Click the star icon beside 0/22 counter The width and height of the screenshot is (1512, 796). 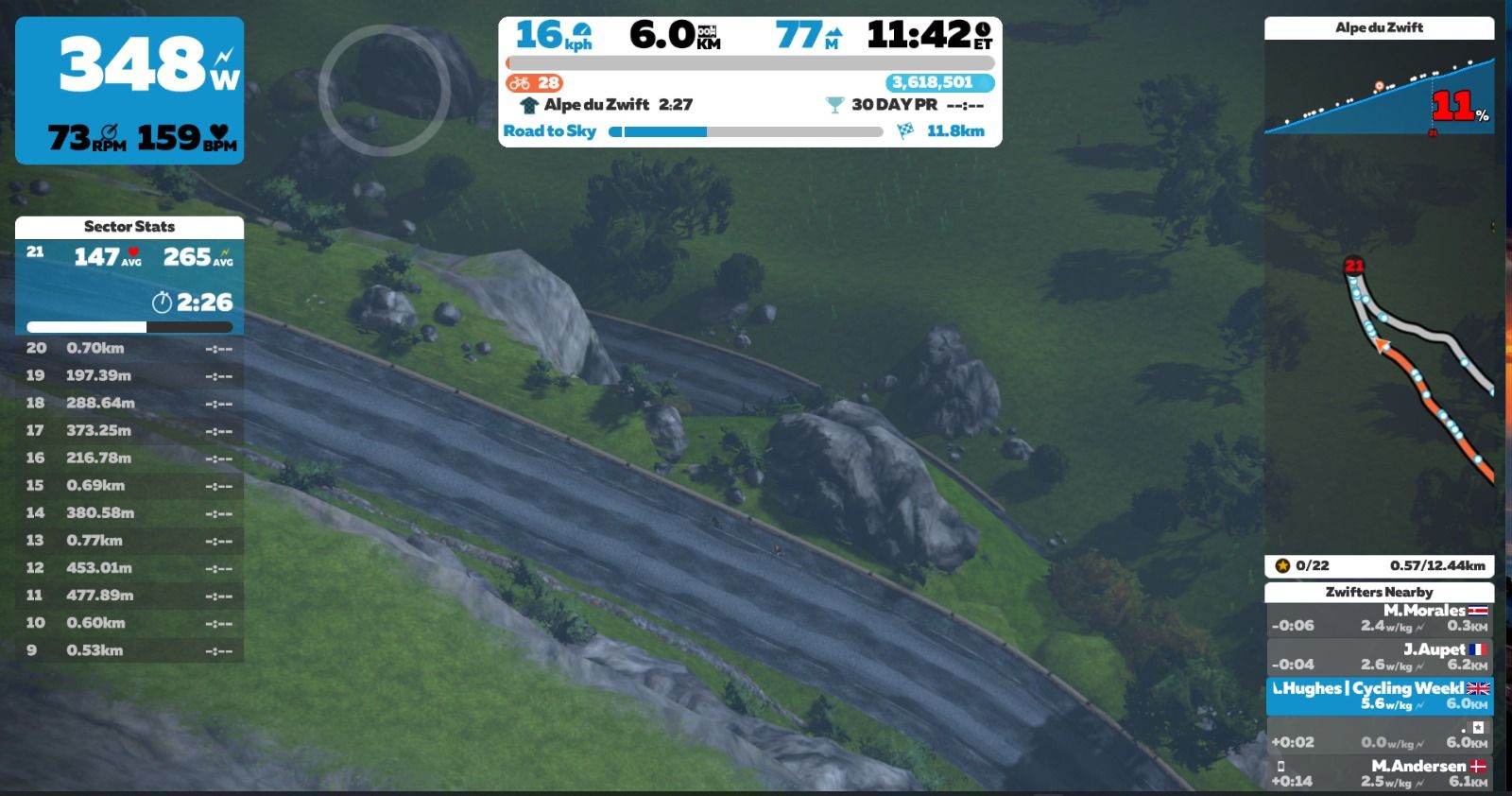[x=1282, y=567]
